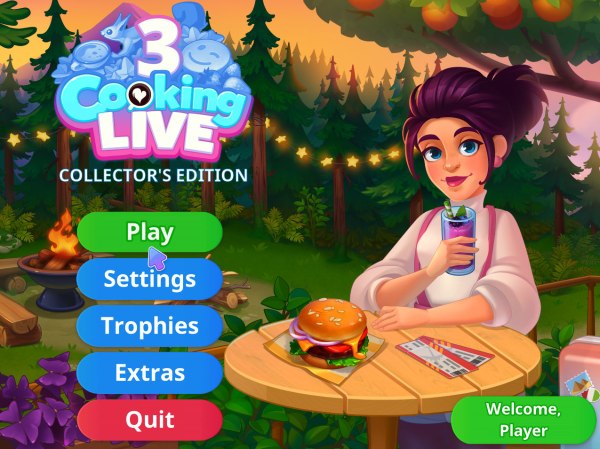Click the Welcome, Player profile button
Viewport: 600px width, 449px height.
tap(523, 420)
